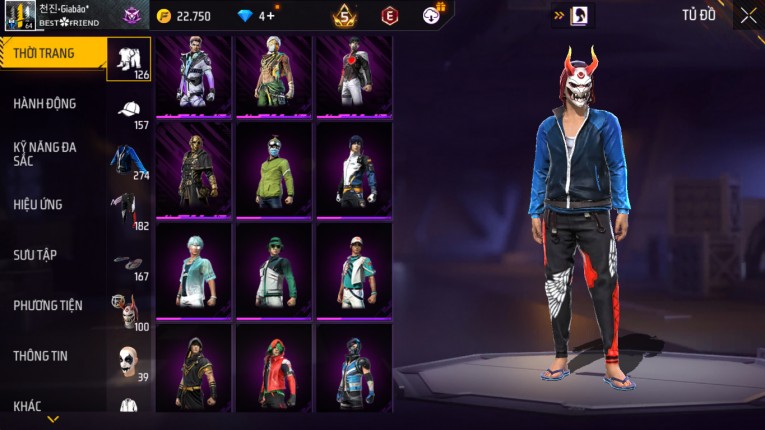Select the green hoodie outfit with face mask
This screenshot has height=430, width=765.
tap(272, 171)
